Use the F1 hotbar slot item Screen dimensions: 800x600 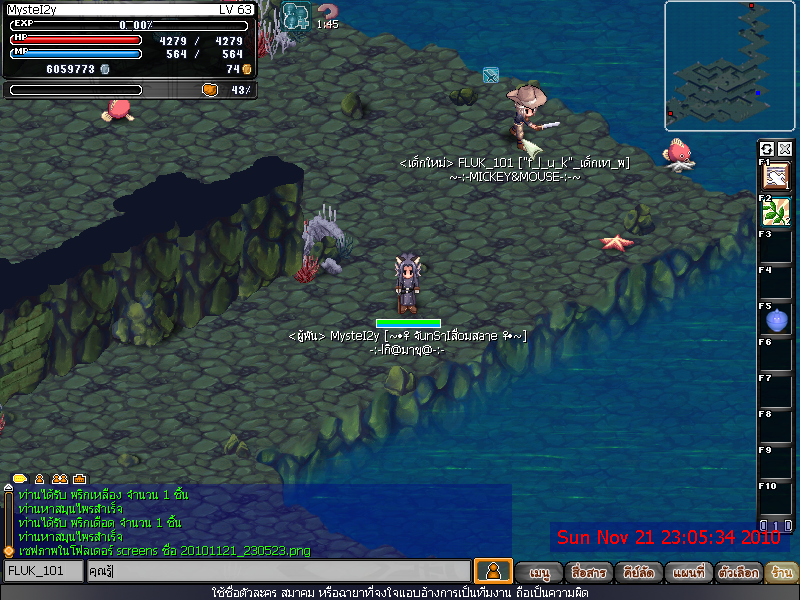(x=774, y=176)
